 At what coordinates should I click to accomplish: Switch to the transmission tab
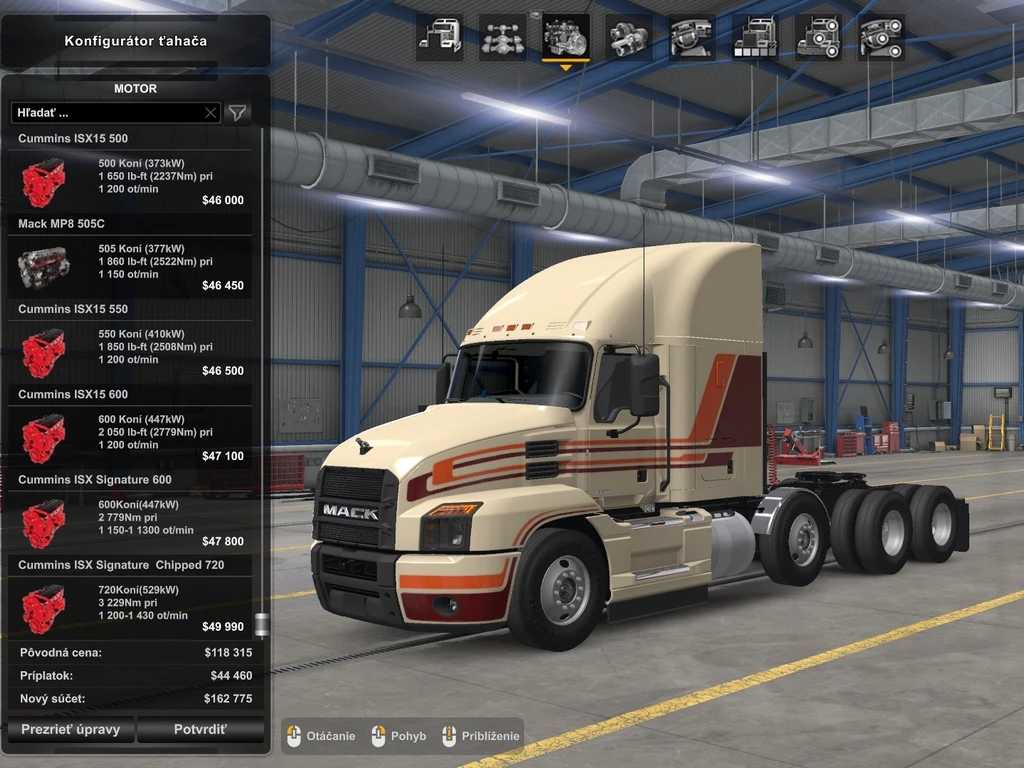(629, 38)
